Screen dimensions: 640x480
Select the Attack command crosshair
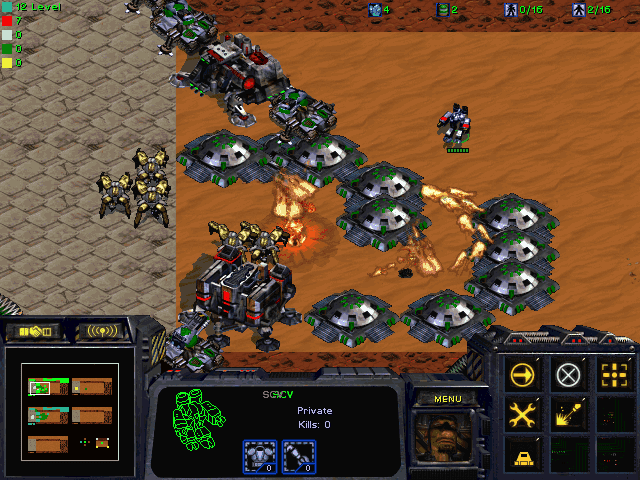pyautogui.click(x=612, y=375)
